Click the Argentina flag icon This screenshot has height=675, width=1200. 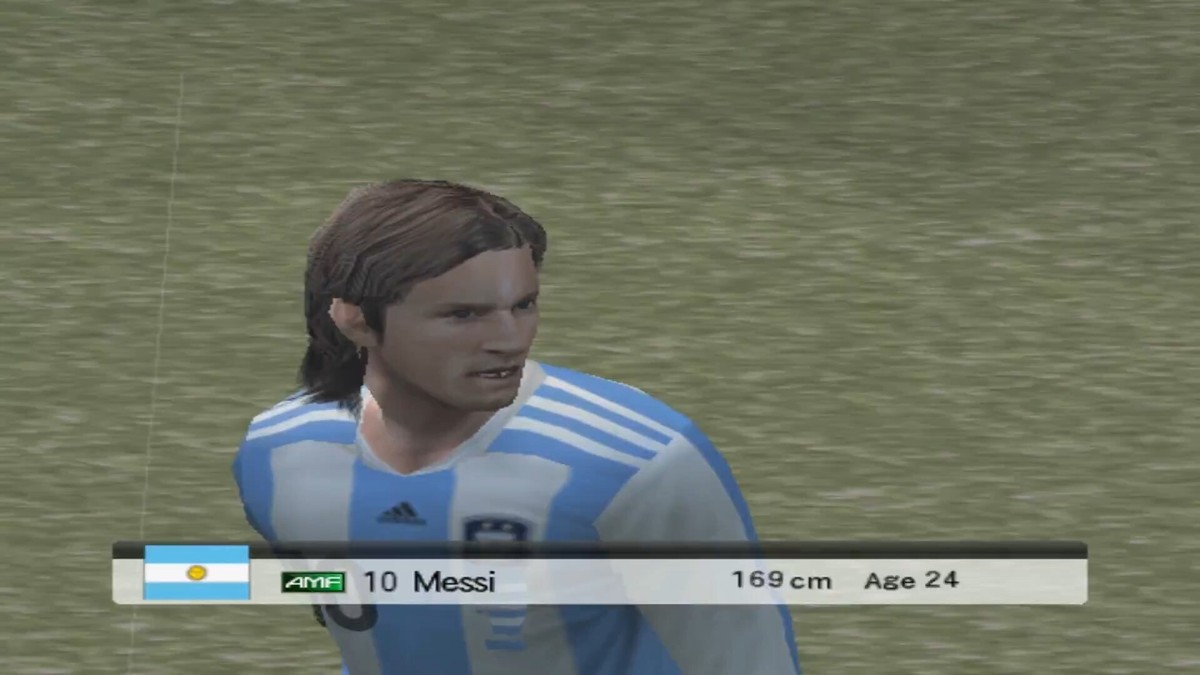(x=196, y=572)
